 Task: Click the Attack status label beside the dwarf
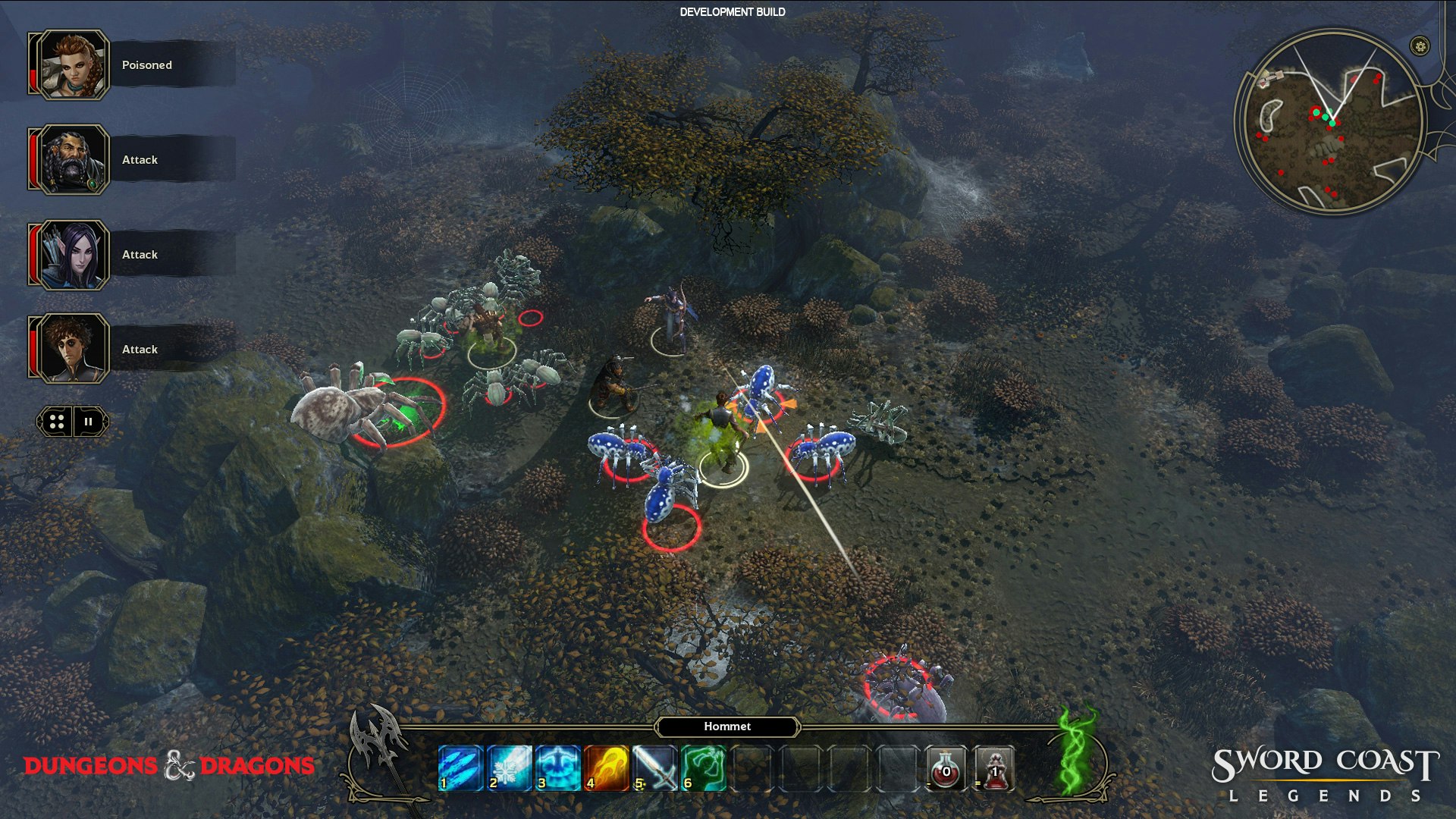tap(140, 160)
